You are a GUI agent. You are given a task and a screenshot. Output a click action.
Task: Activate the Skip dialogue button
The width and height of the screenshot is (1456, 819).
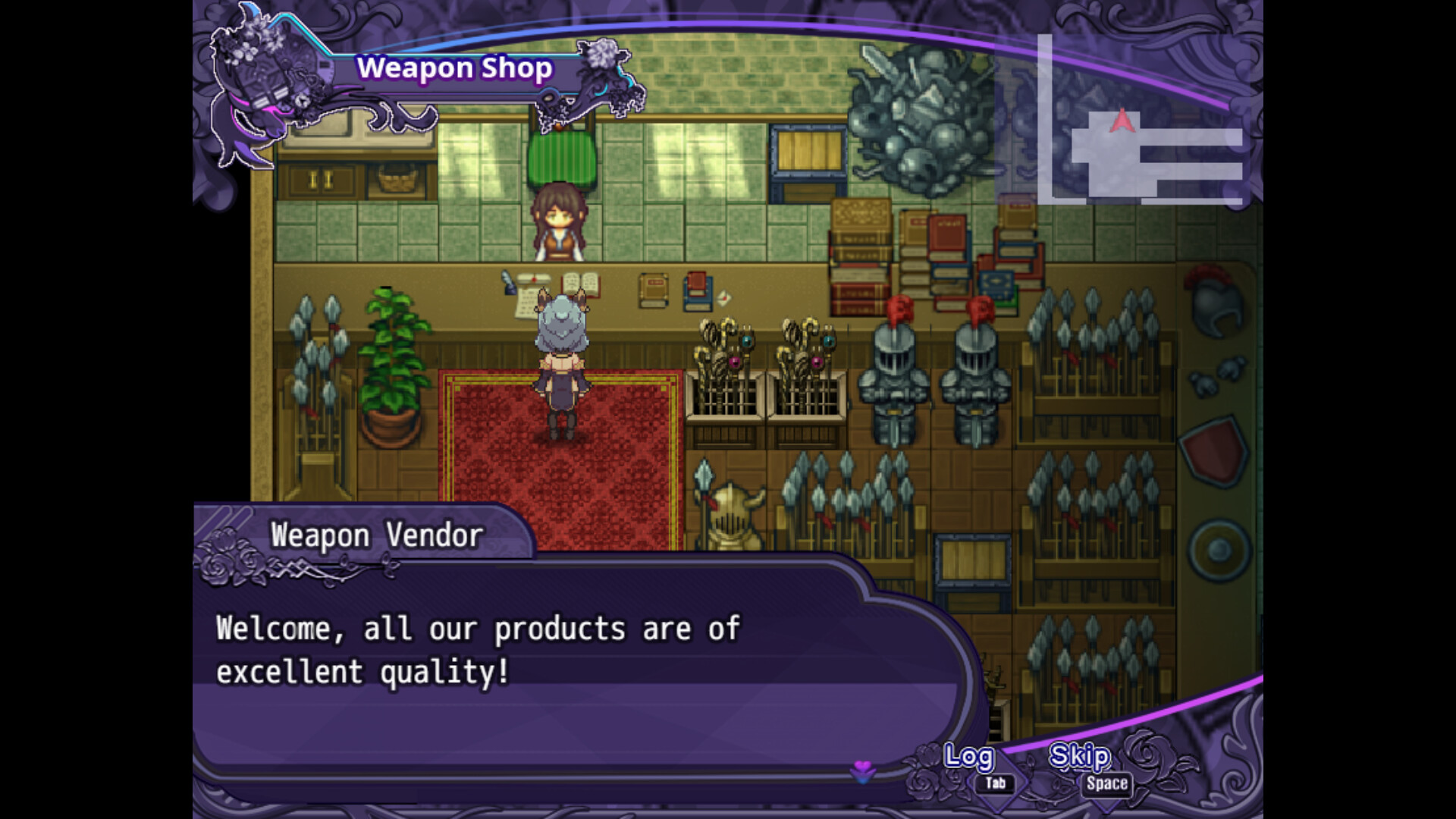tap(1078, 755)
